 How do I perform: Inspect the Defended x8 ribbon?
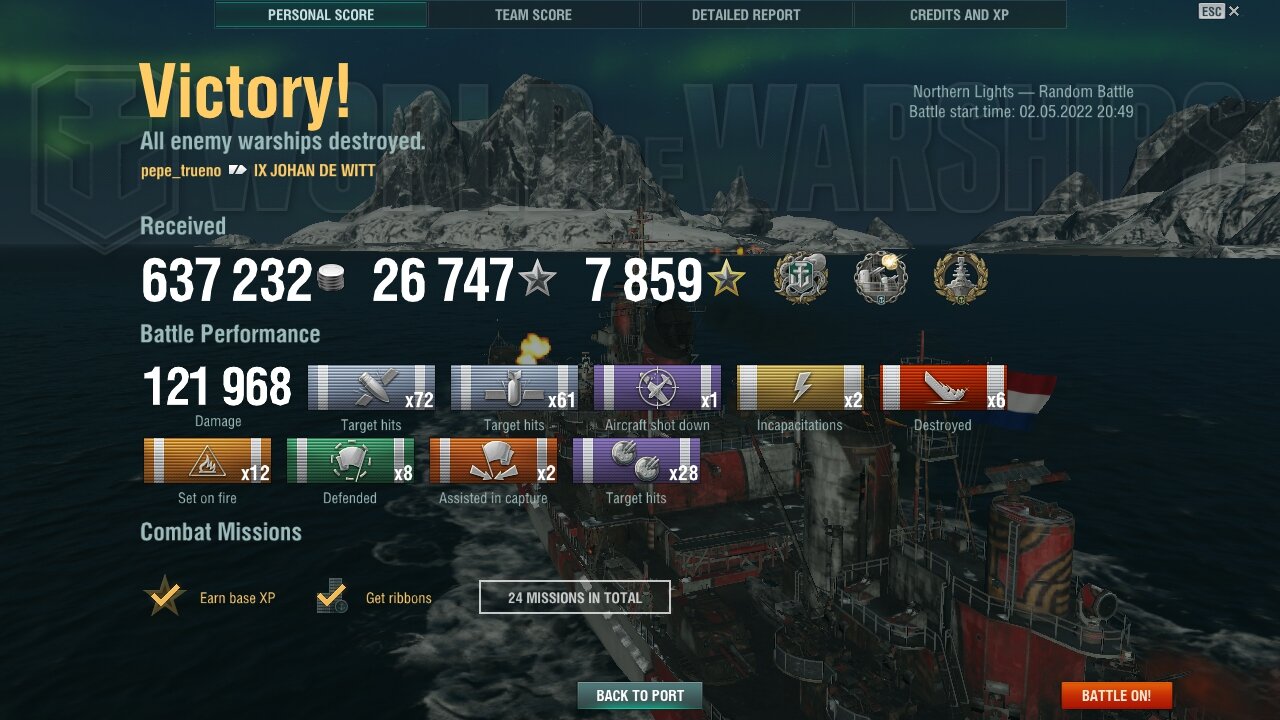click(350, 461)
